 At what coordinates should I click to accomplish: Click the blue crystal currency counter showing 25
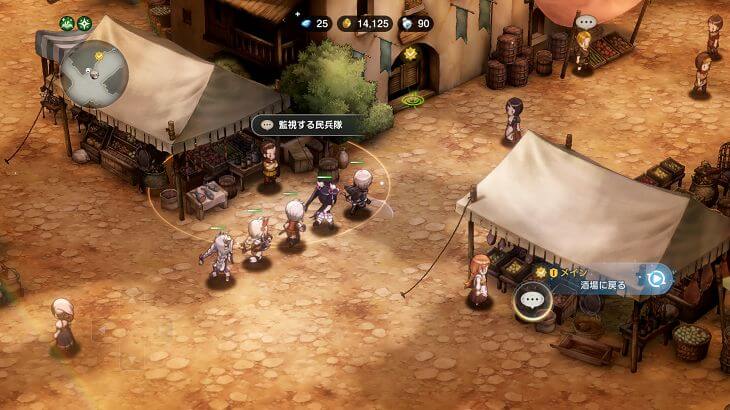(314, 23)
